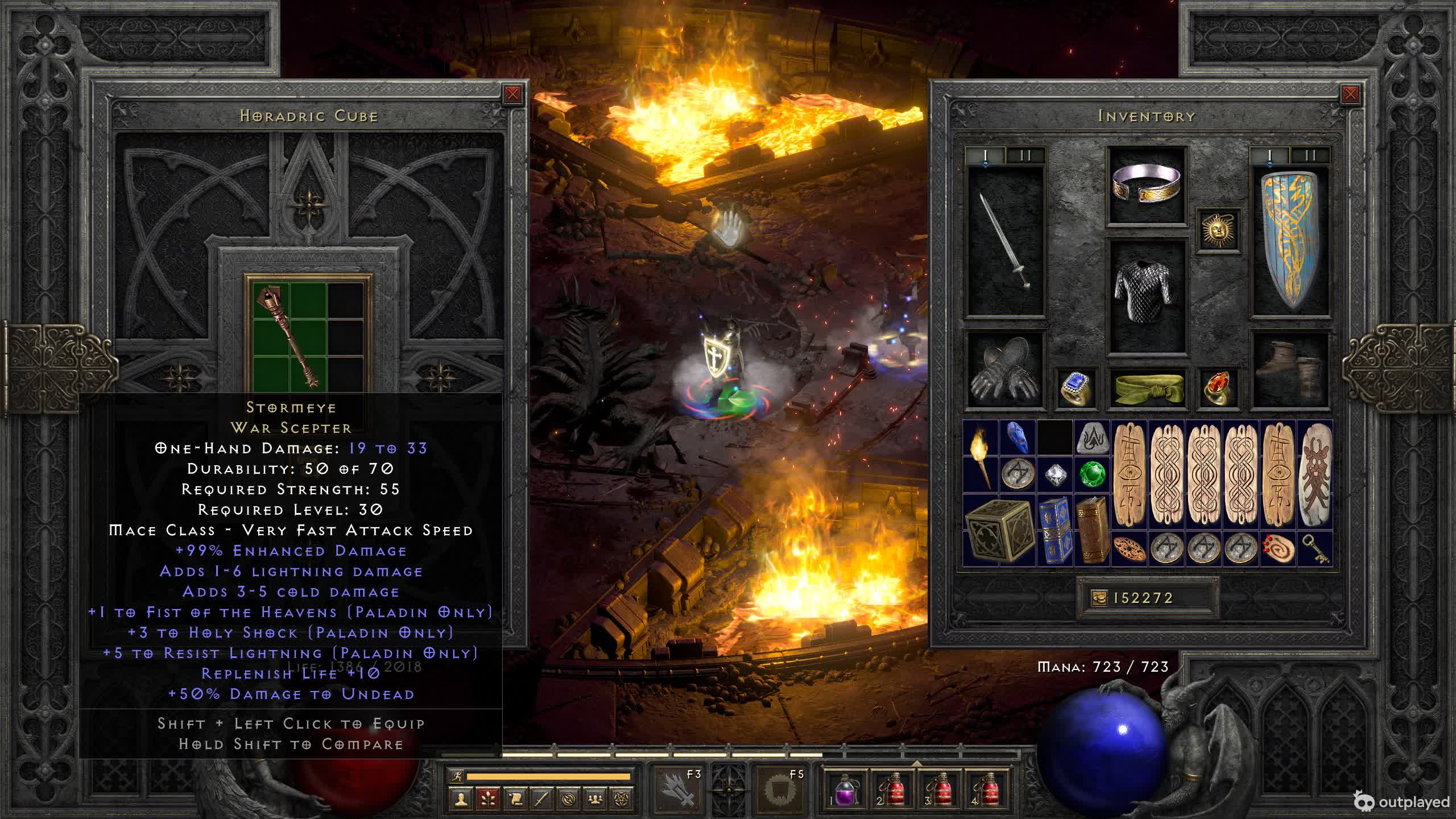Use the purple rejuvenation potion in belt

click(x=845, y=791)
